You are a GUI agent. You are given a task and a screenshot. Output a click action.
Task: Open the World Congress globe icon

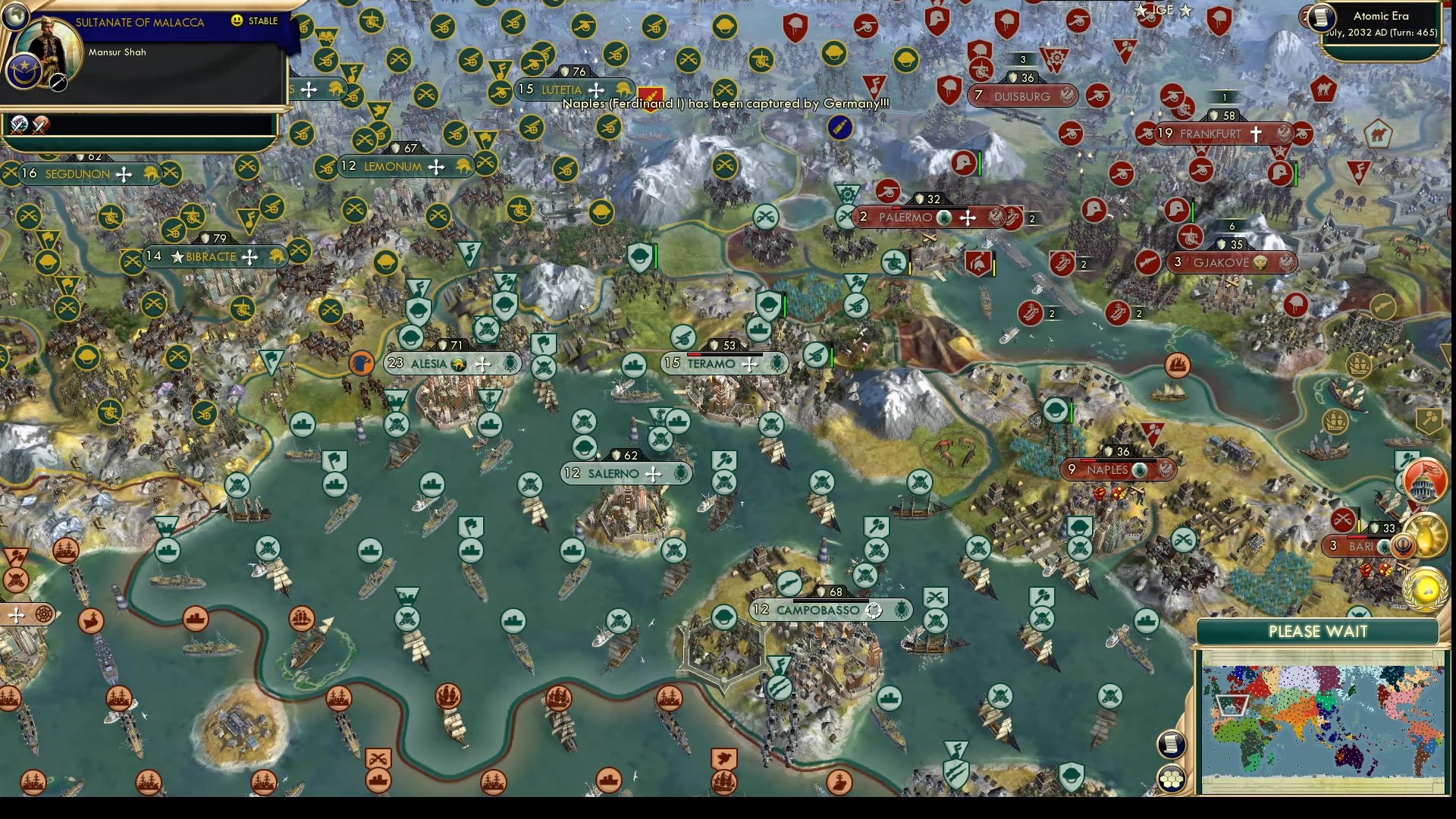[x=1426, y=591]
